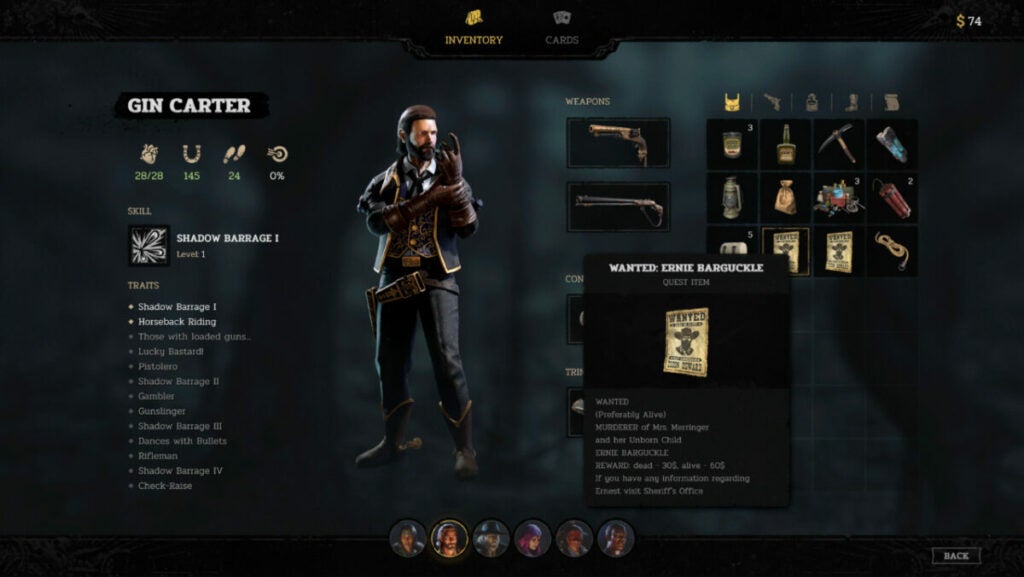Click the whiskey bottle item
This screenshot has width=1024, height=577.
click(x=785, y=144)
